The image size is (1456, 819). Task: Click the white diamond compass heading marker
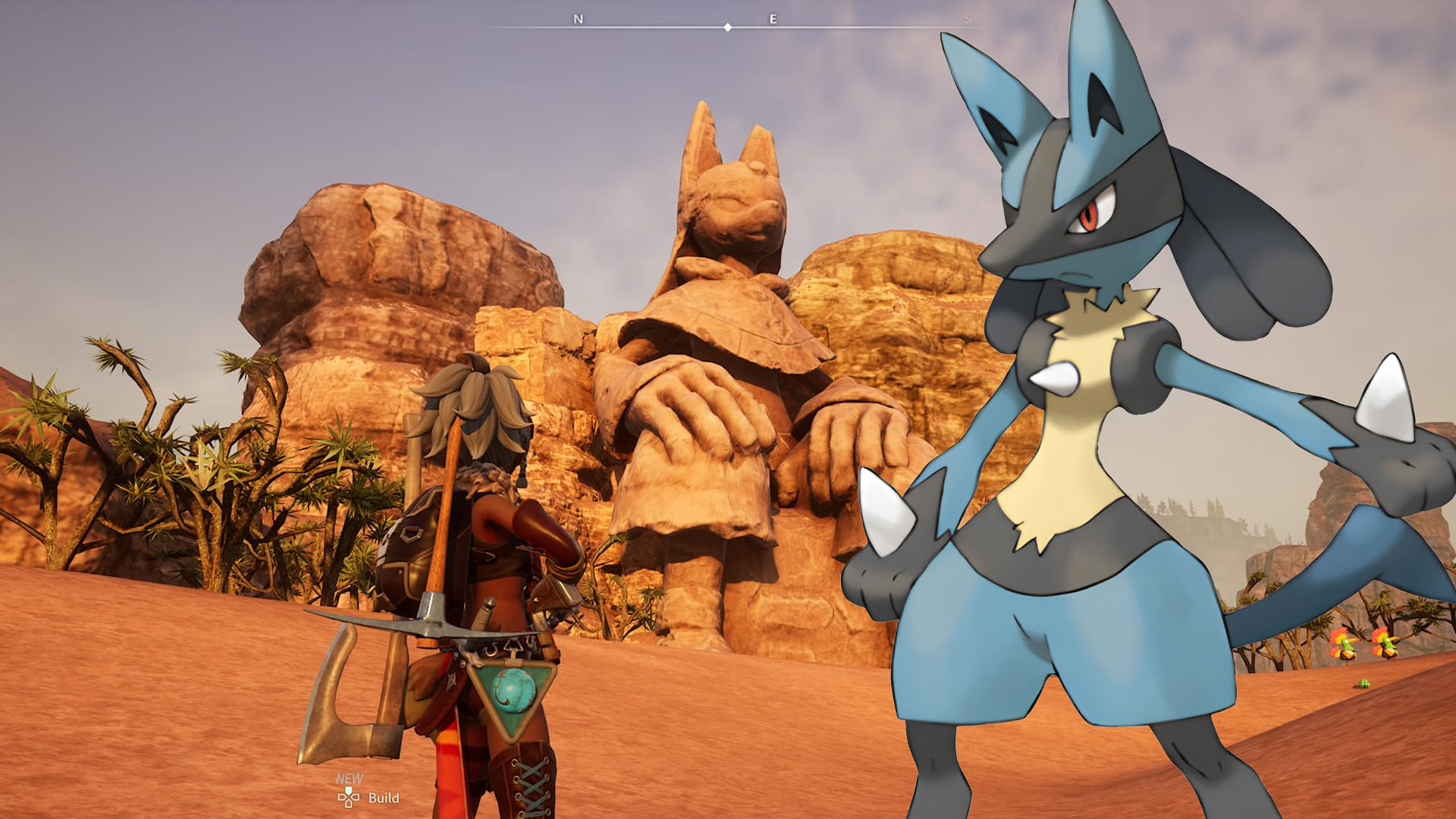pyautogui.click(x=728, y=27)
